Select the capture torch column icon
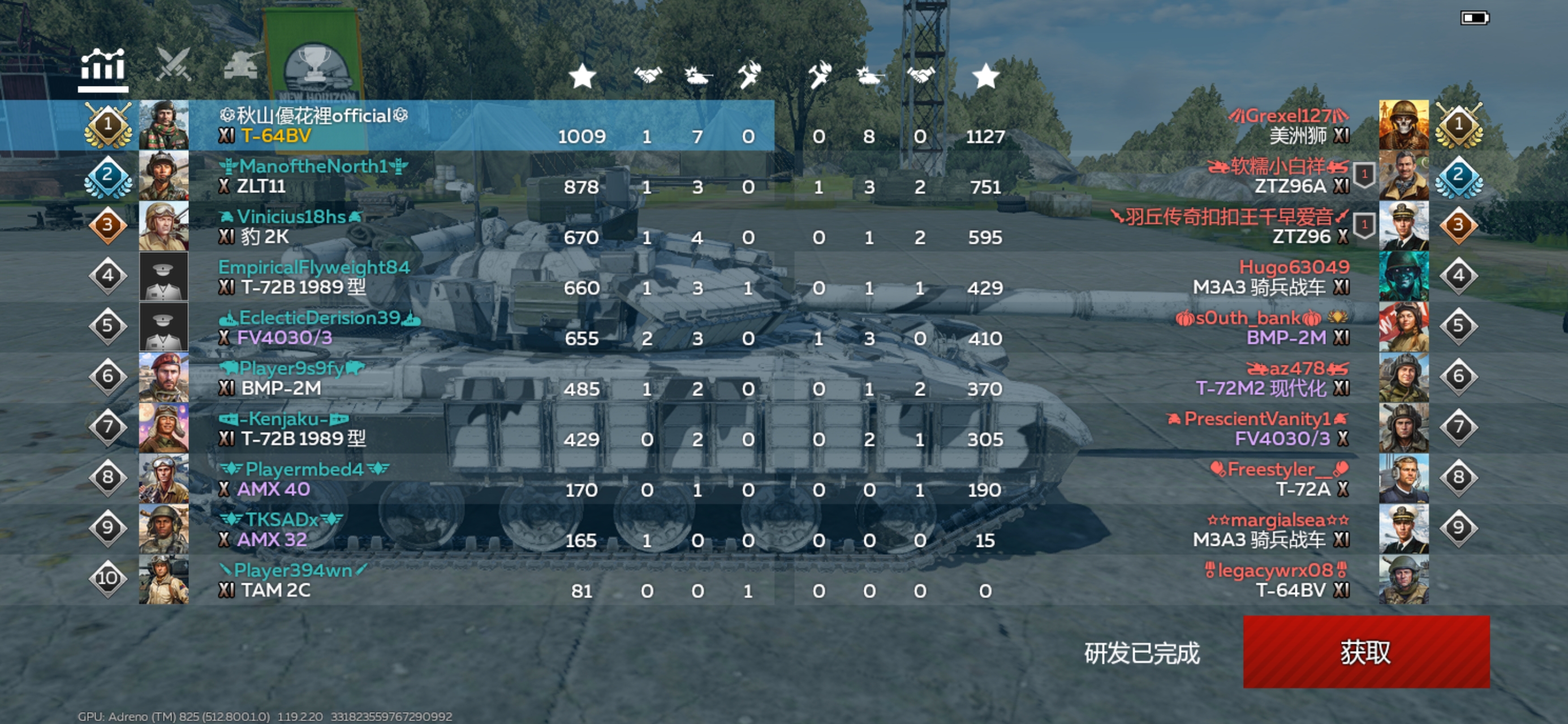Screen dimensions: 1568x724 point(749,74)
